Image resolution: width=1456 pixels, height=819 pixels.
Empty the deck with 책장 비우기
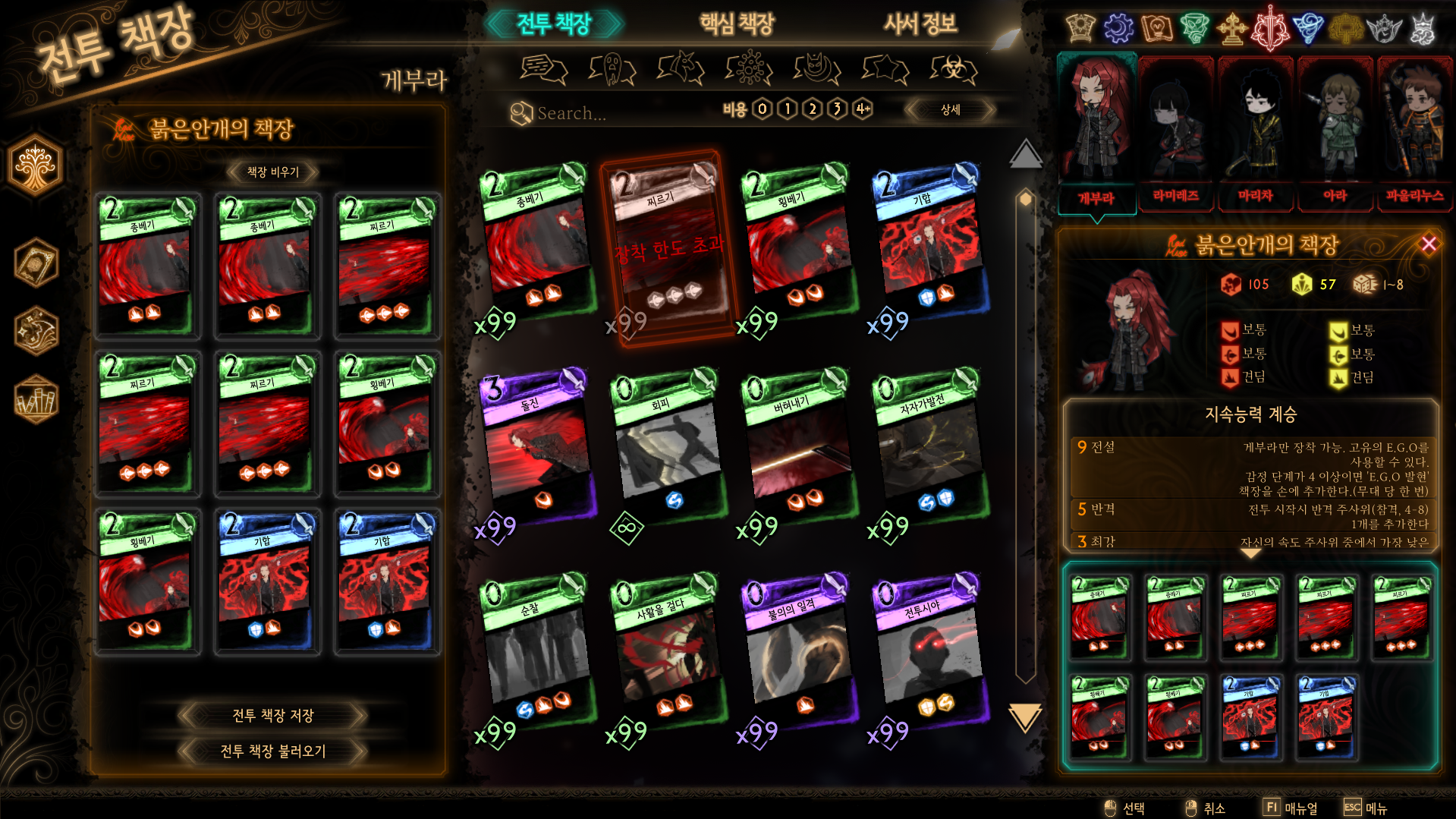coord(272,172)
